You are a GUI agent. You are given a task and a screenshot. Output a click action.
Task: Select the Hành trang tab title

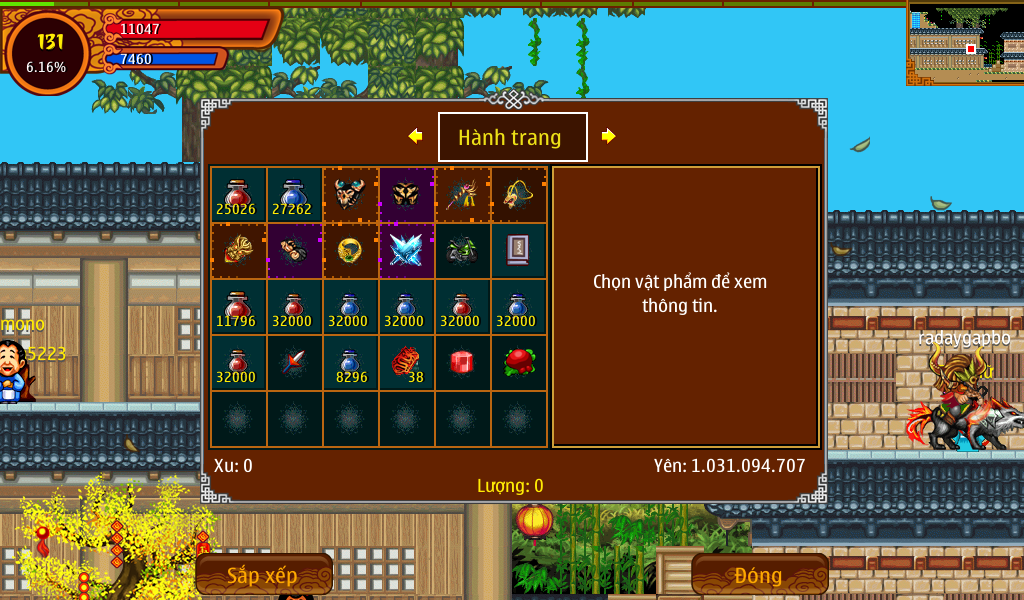click(512, 137)
